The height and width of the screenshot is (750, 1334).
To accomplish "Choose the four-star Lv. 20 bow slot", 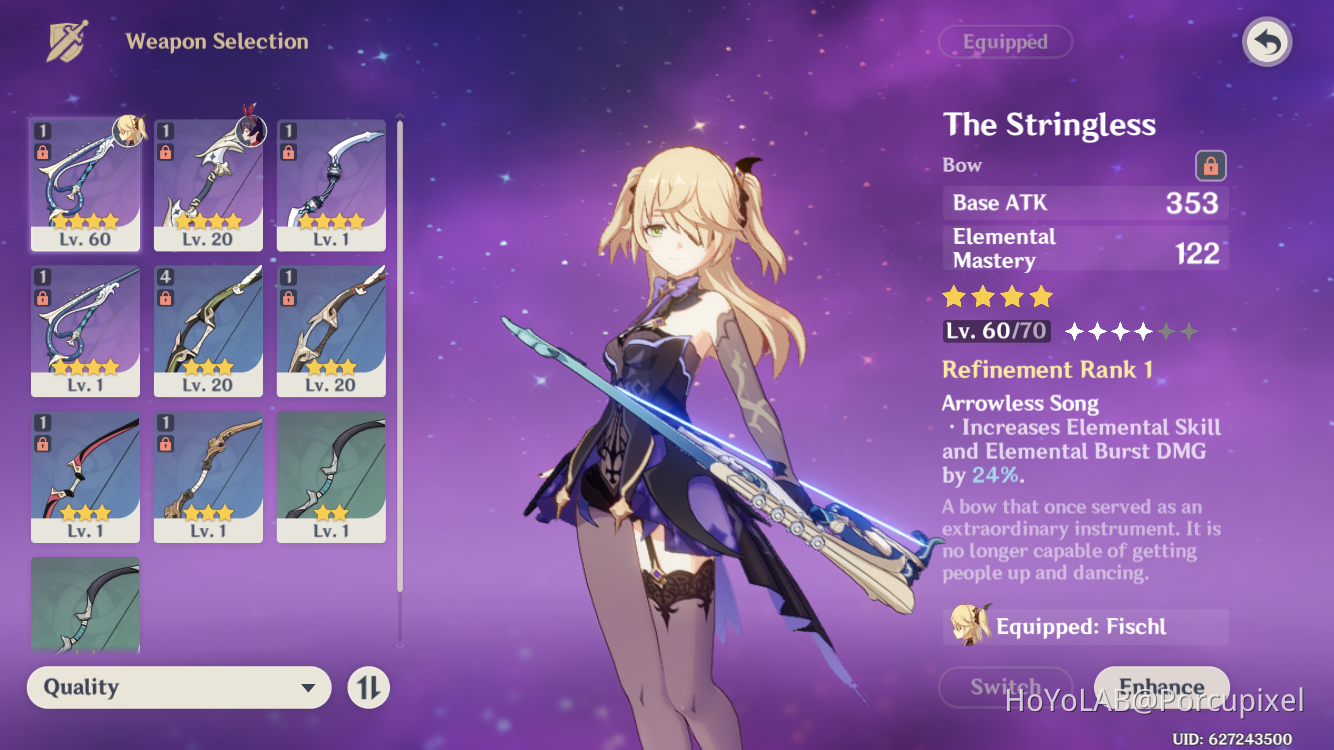I will tap(208, 185).
